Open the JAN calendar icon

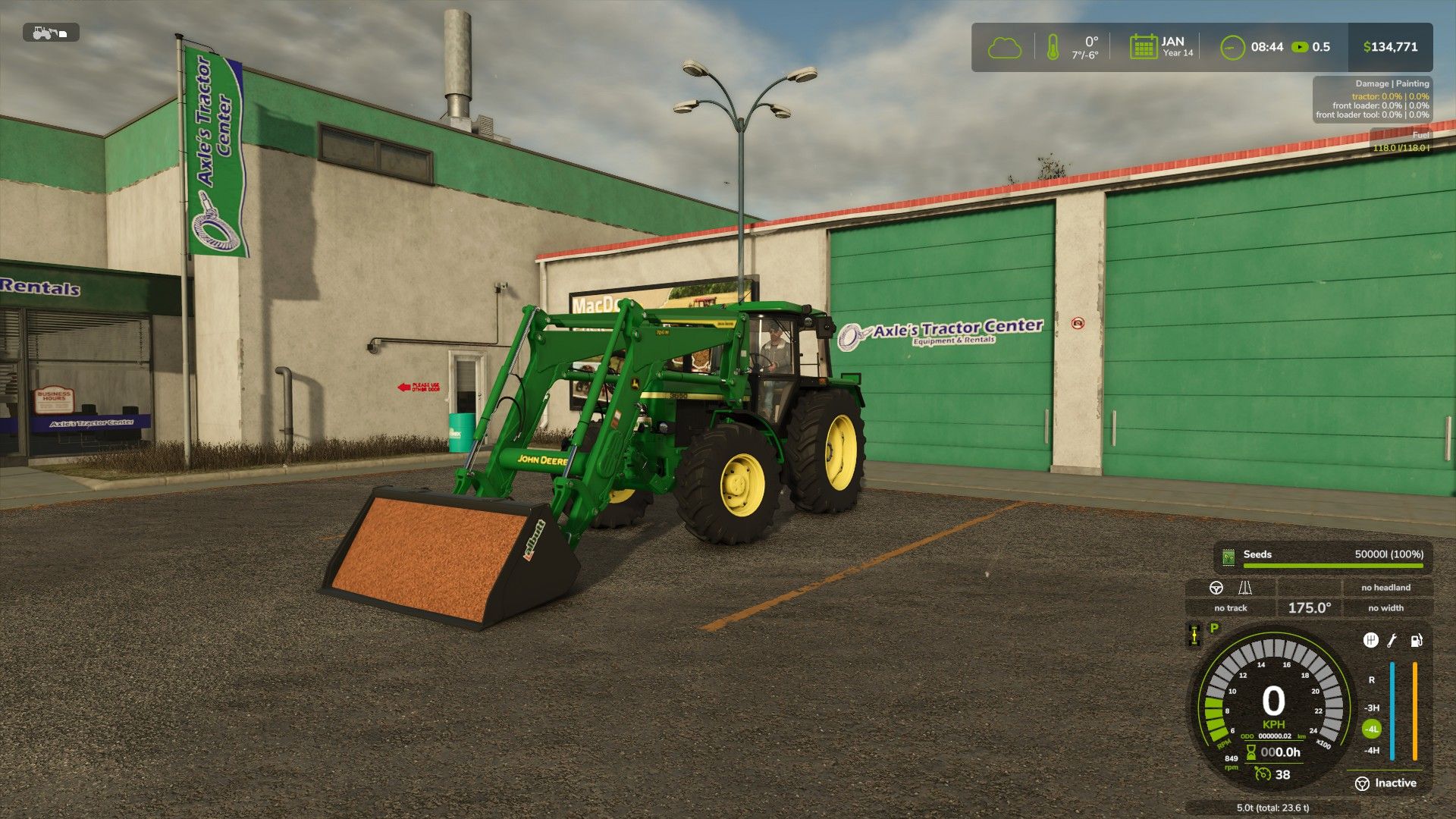click(x=1144, y=47)
